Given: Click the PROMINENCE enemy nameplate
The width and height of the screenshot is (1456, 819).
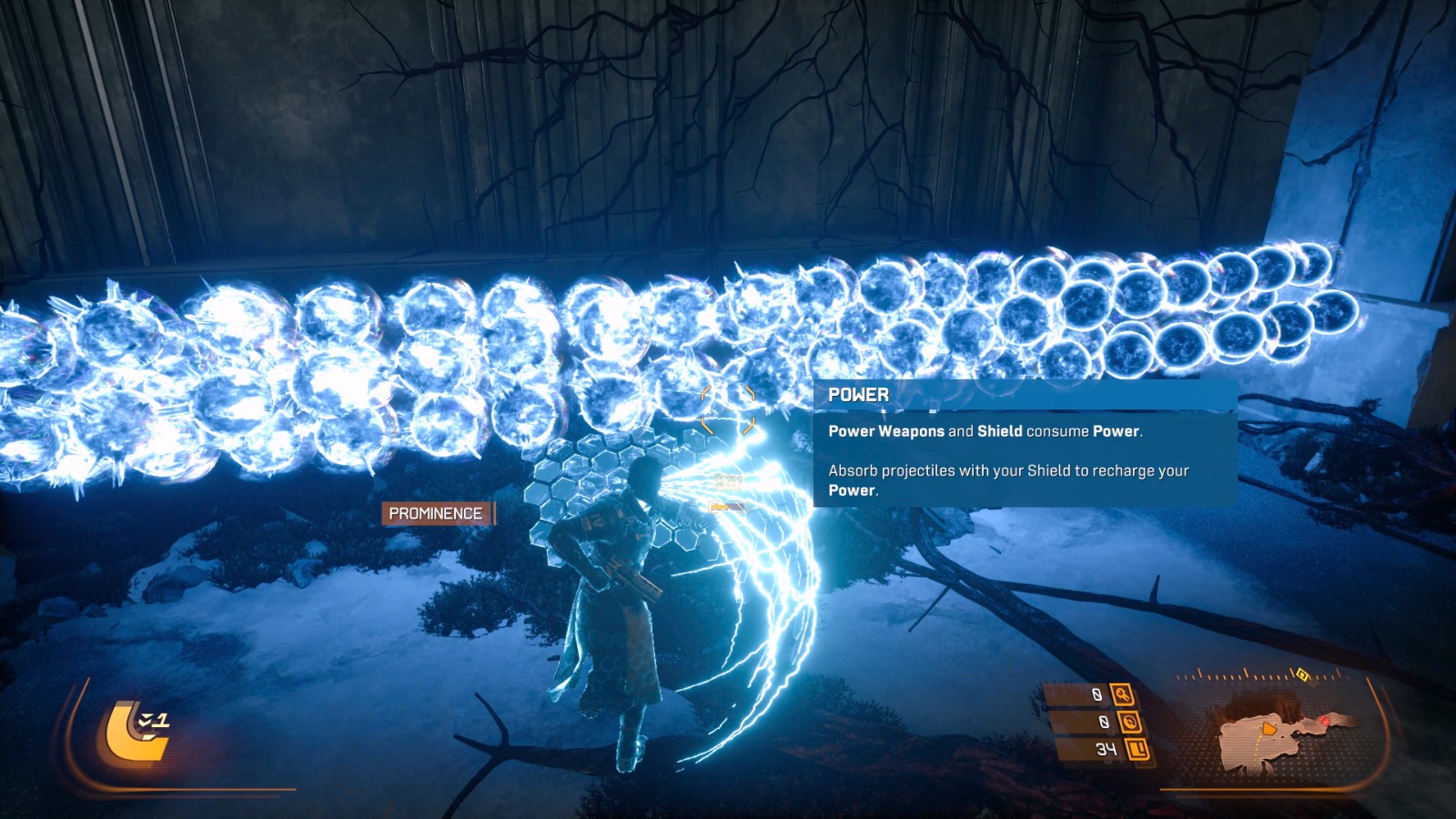Looking at the screenshot, I should coord(434,513).
